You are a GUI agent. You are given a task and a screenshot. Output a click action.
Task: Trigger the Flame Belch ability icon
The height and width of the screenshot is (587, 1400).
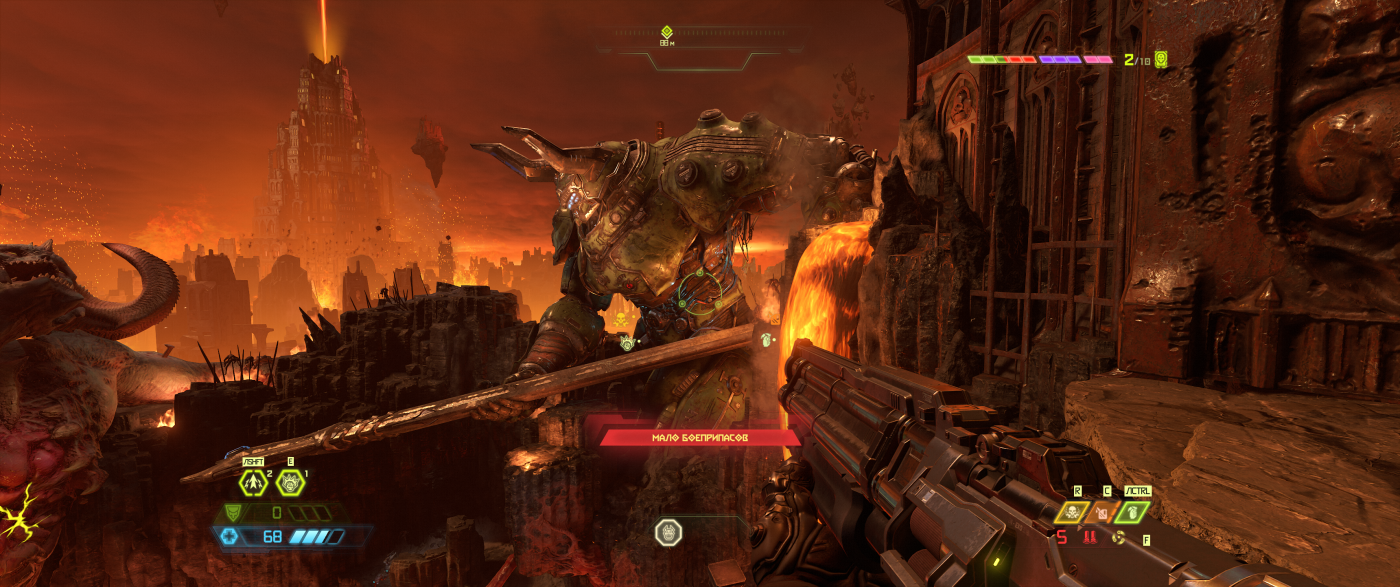click(290, 482)
